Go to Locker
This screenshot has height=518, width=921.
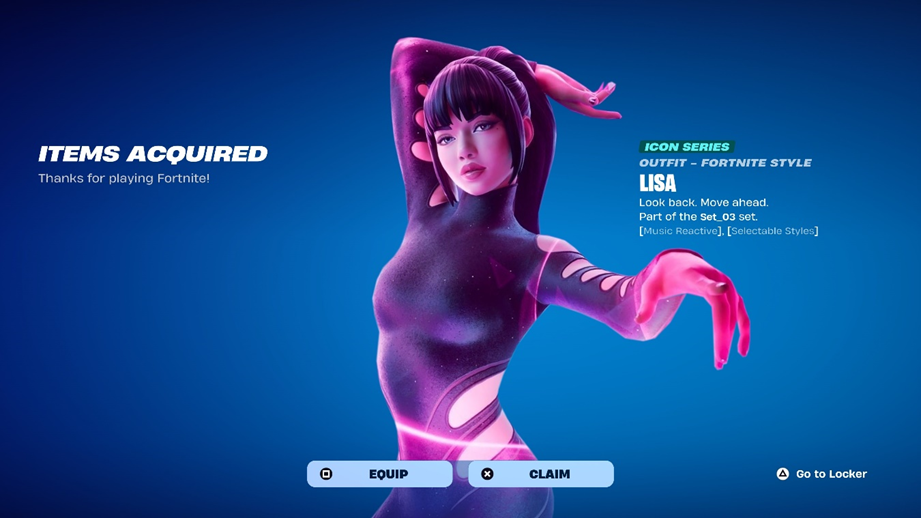point(822,474)
